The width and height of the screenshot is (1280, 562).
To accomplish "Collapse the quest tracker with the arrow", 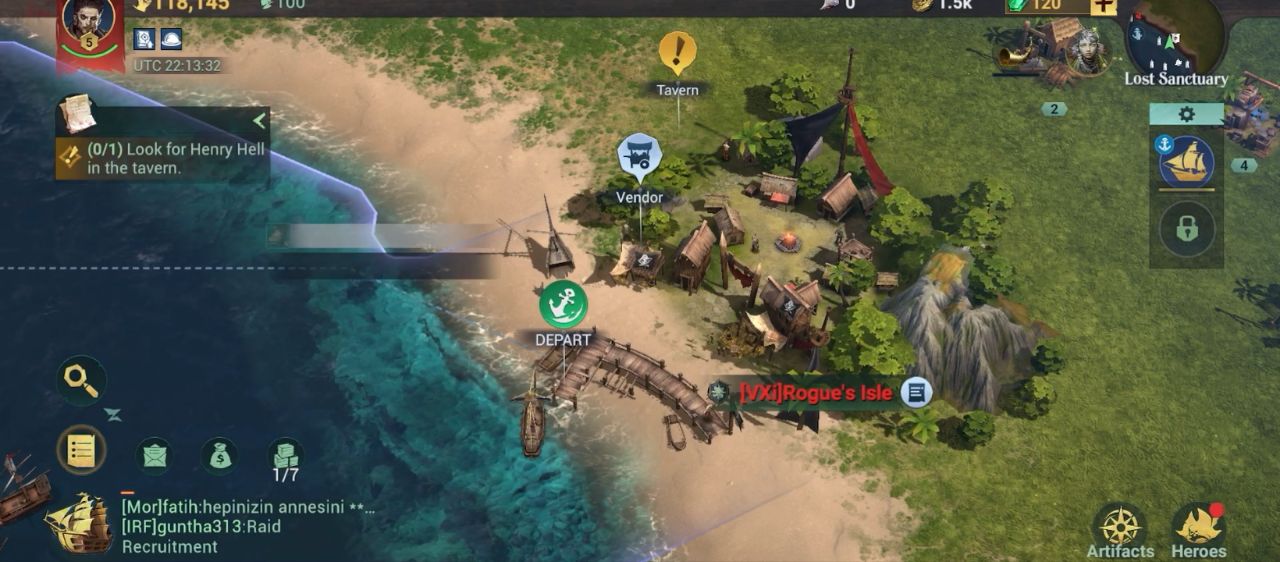I will point(259,121).
